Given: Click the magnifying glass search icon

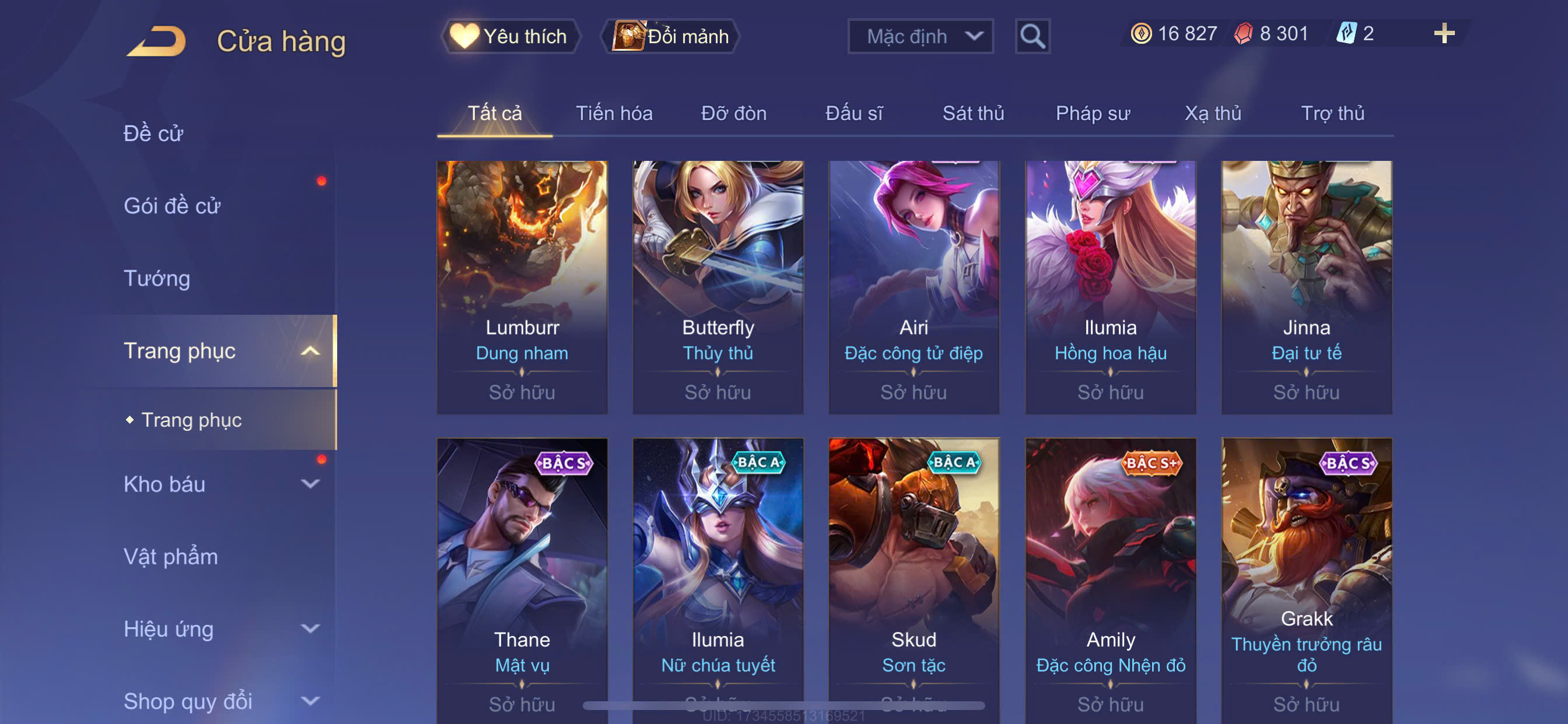Looking at the screenshot, I should pos(1032,37).
